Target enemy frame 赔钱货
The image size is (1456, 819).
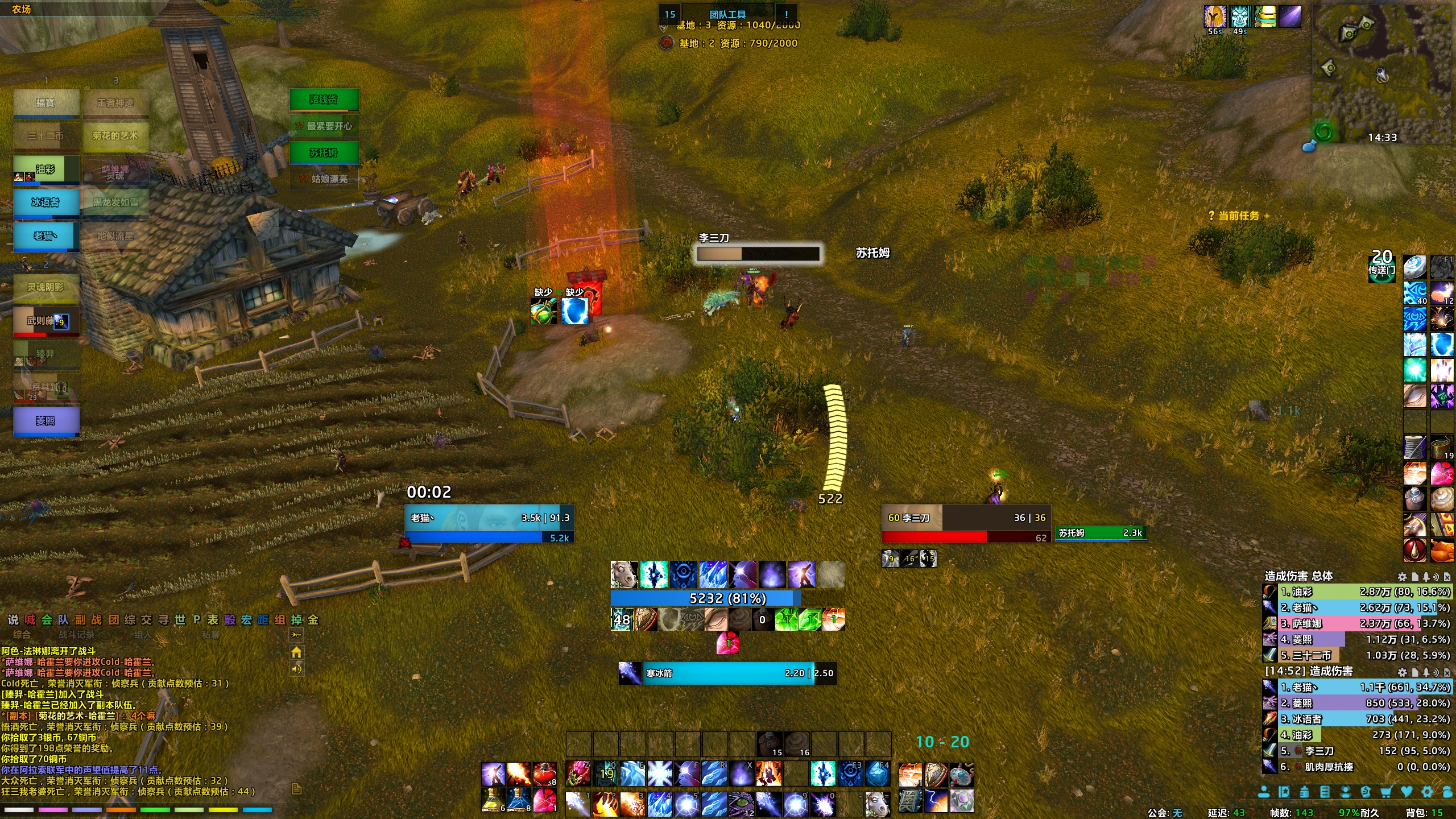tap(324, 100)
